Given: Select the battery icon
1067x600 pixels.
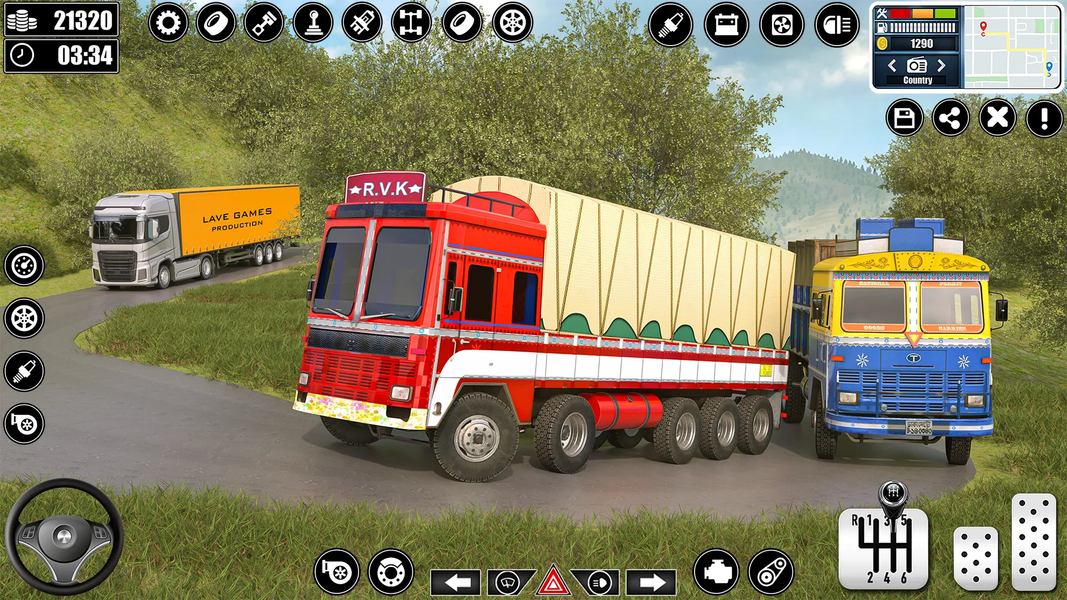Looking at the screenshot, I should coord(726,25).
